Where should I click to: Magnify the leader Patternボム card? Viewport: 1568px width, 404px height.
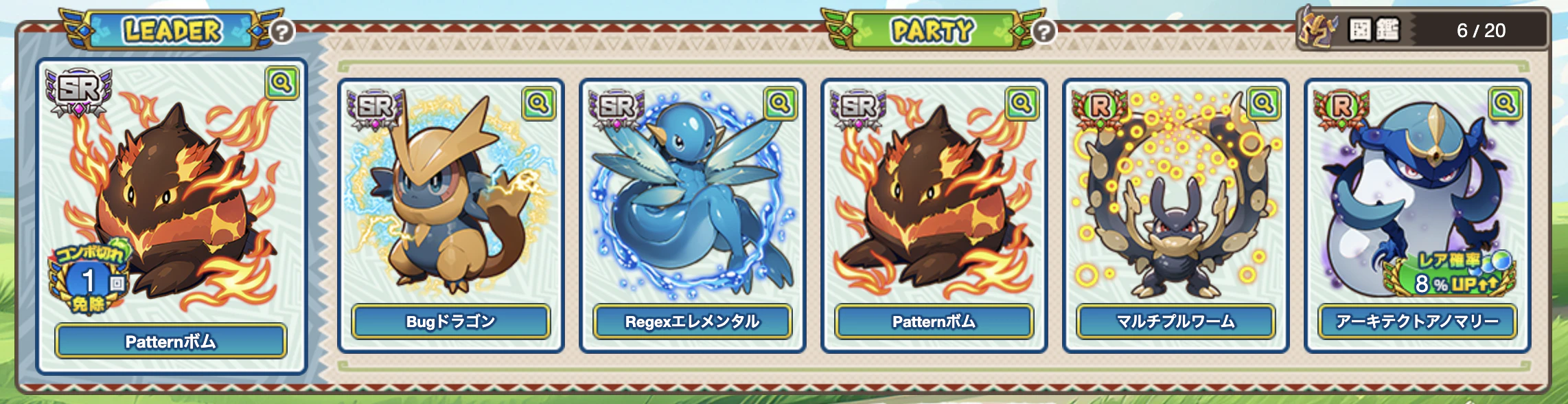(x=281, y=83)
